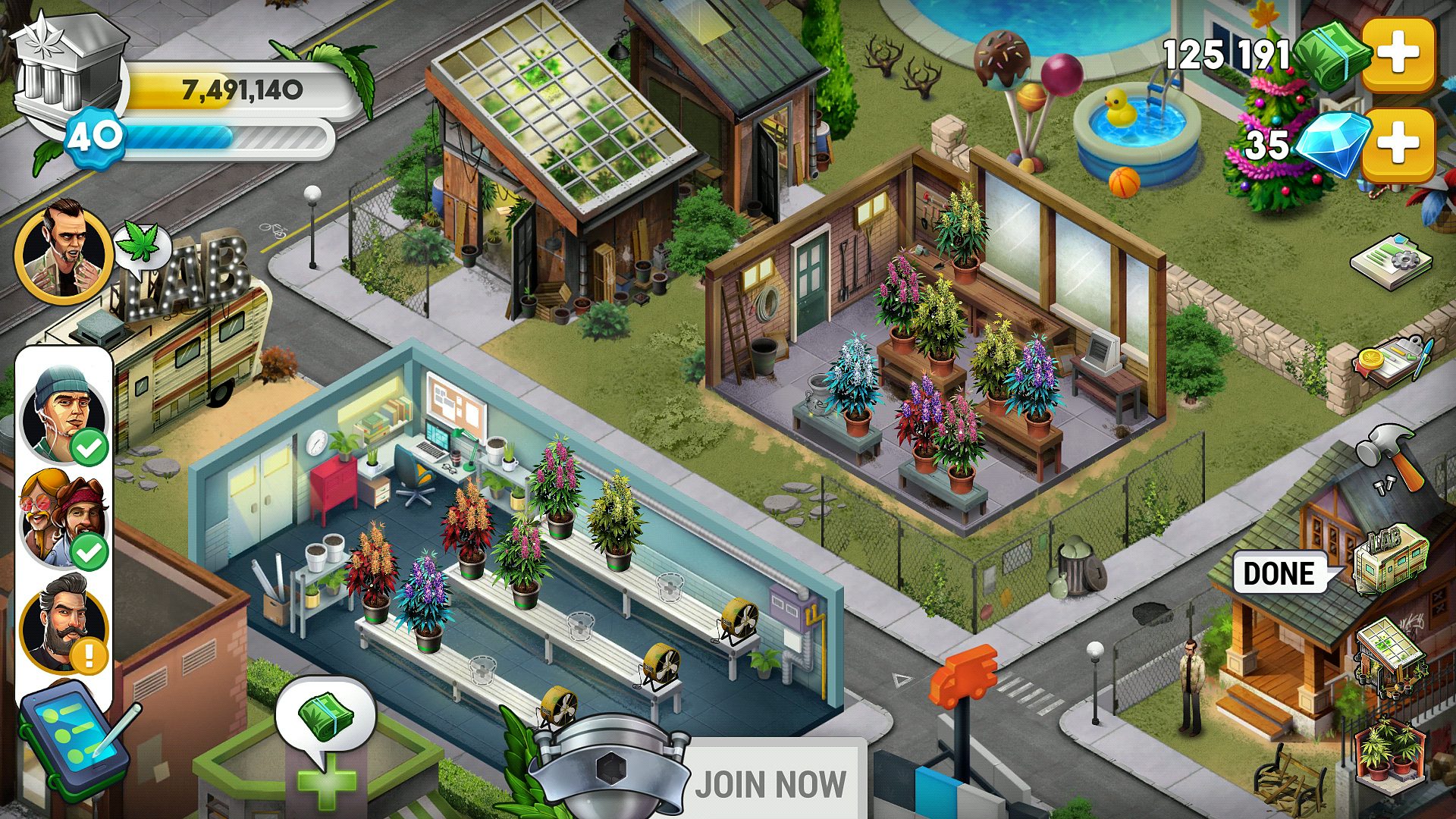Check the bearded man's alert quest

click(x=64, y=623)
